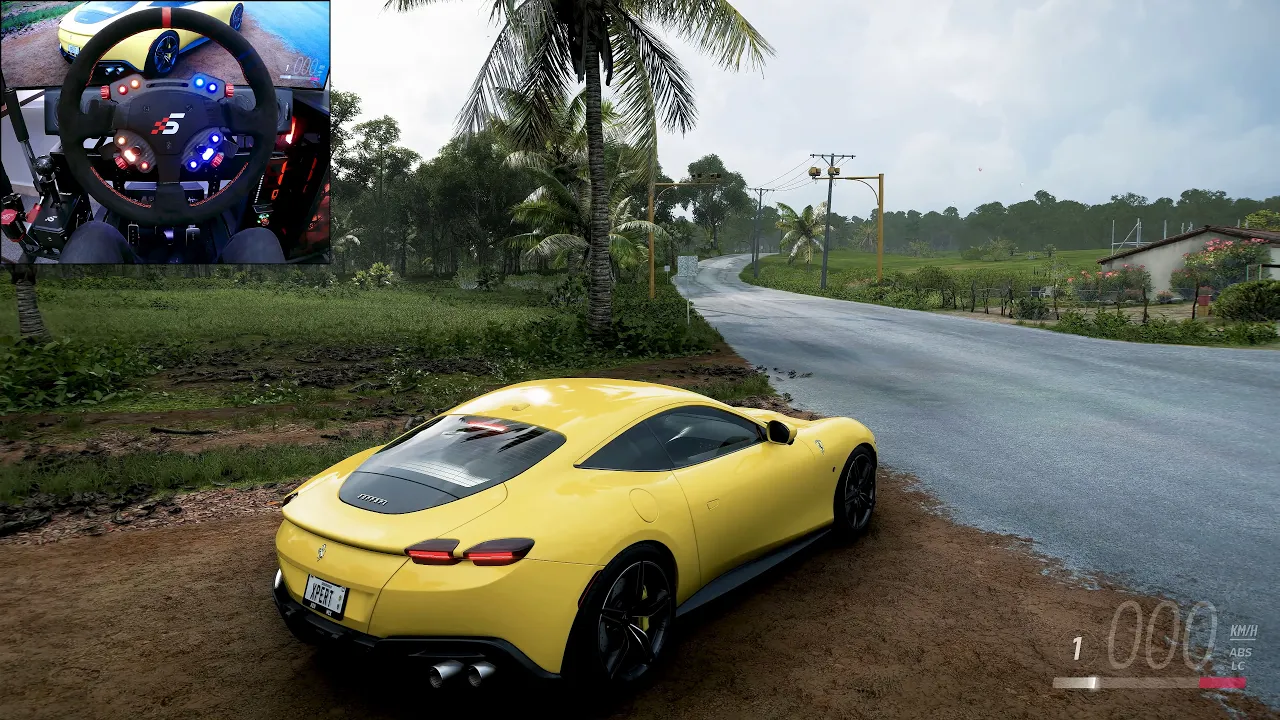Click the prancing horse emblem near the taillight
The height and width of the screenshot is (720, 1280).
[x=321, y=554]
